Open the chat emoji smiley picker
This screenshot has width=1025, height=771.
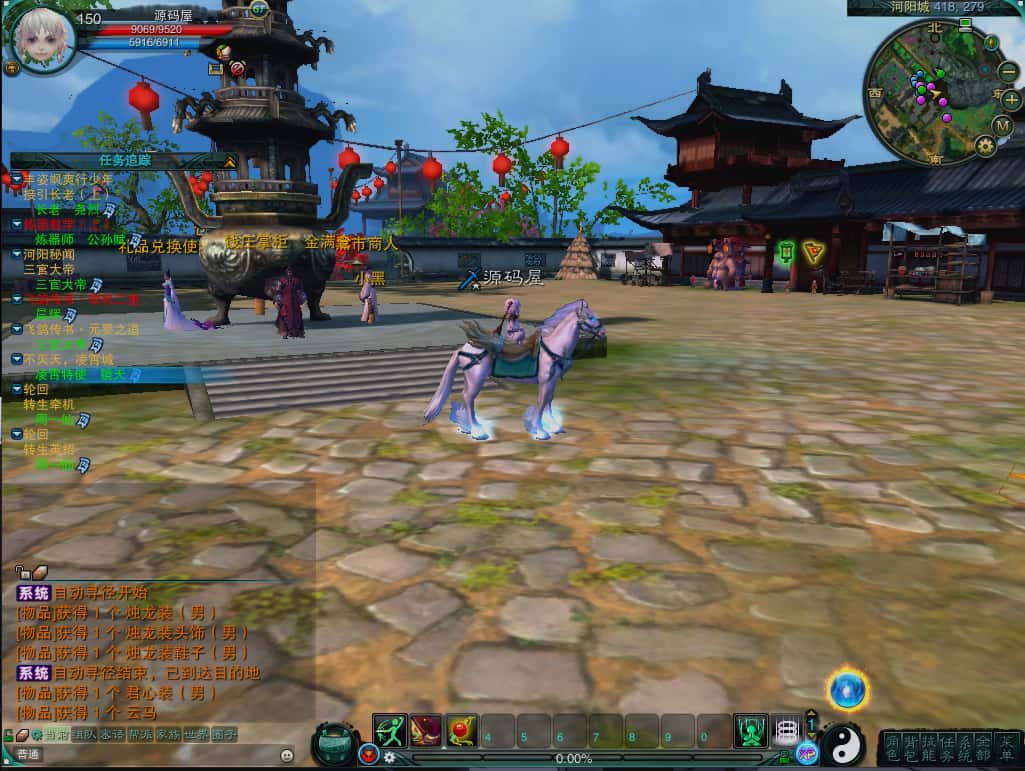288,754
